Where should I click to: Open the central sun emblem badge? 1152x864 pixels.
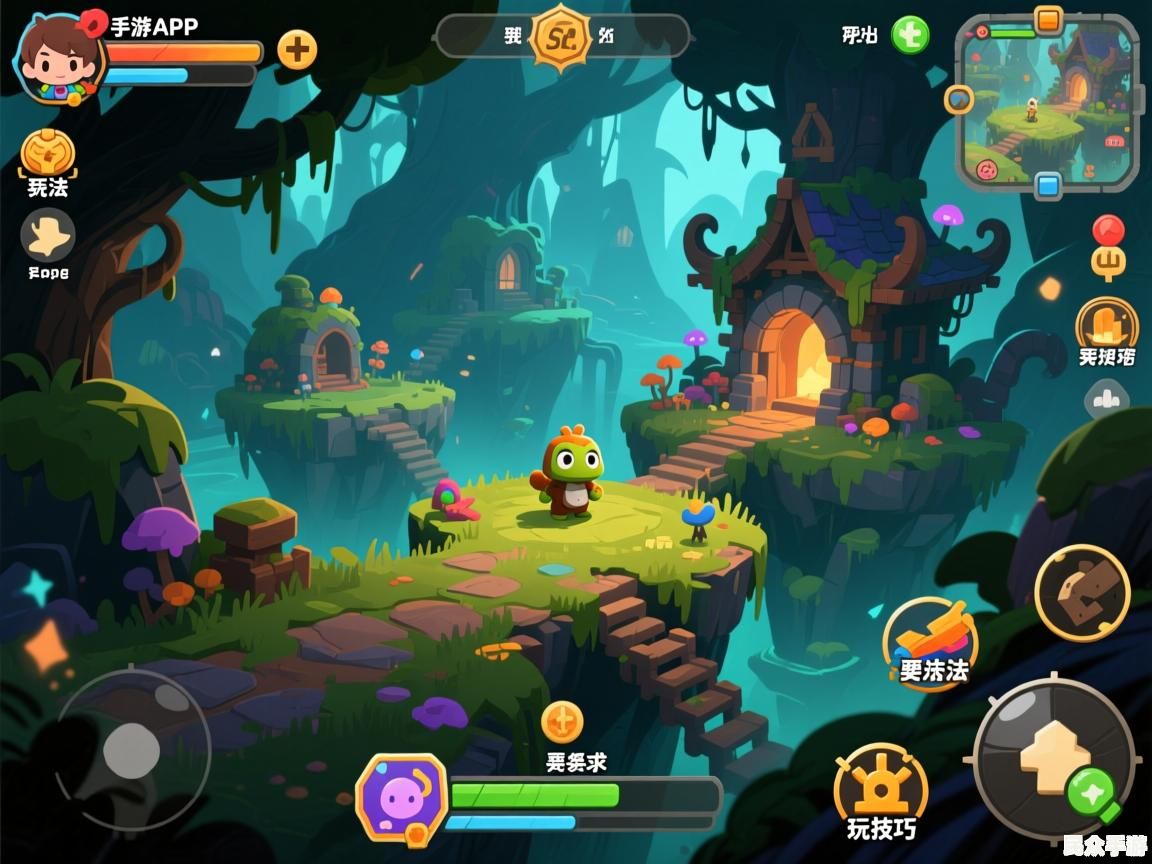pyautogui.click(x=560, y=36)
